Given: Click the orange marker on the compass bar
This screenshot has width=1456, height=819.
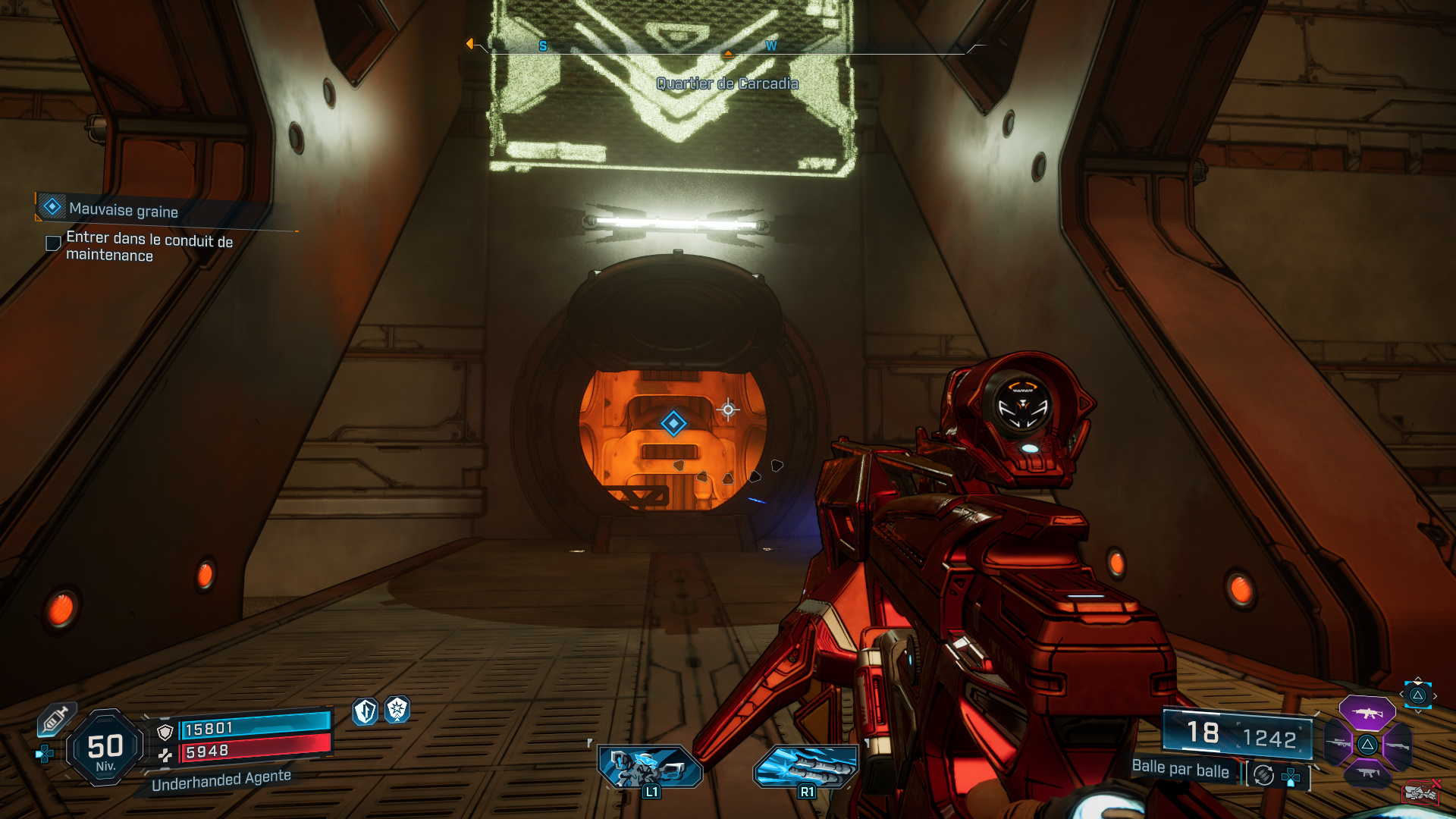Looking at the screenshot, I should tap(729, 54).
